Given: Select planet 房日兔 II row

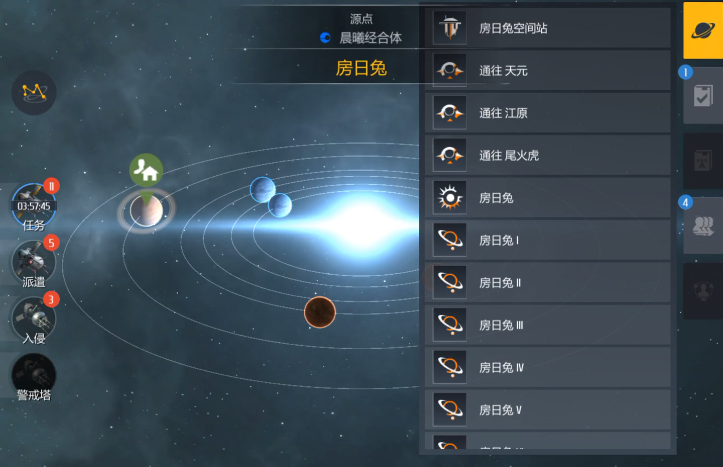Looking at the screenshot, I should coord(547,282).
